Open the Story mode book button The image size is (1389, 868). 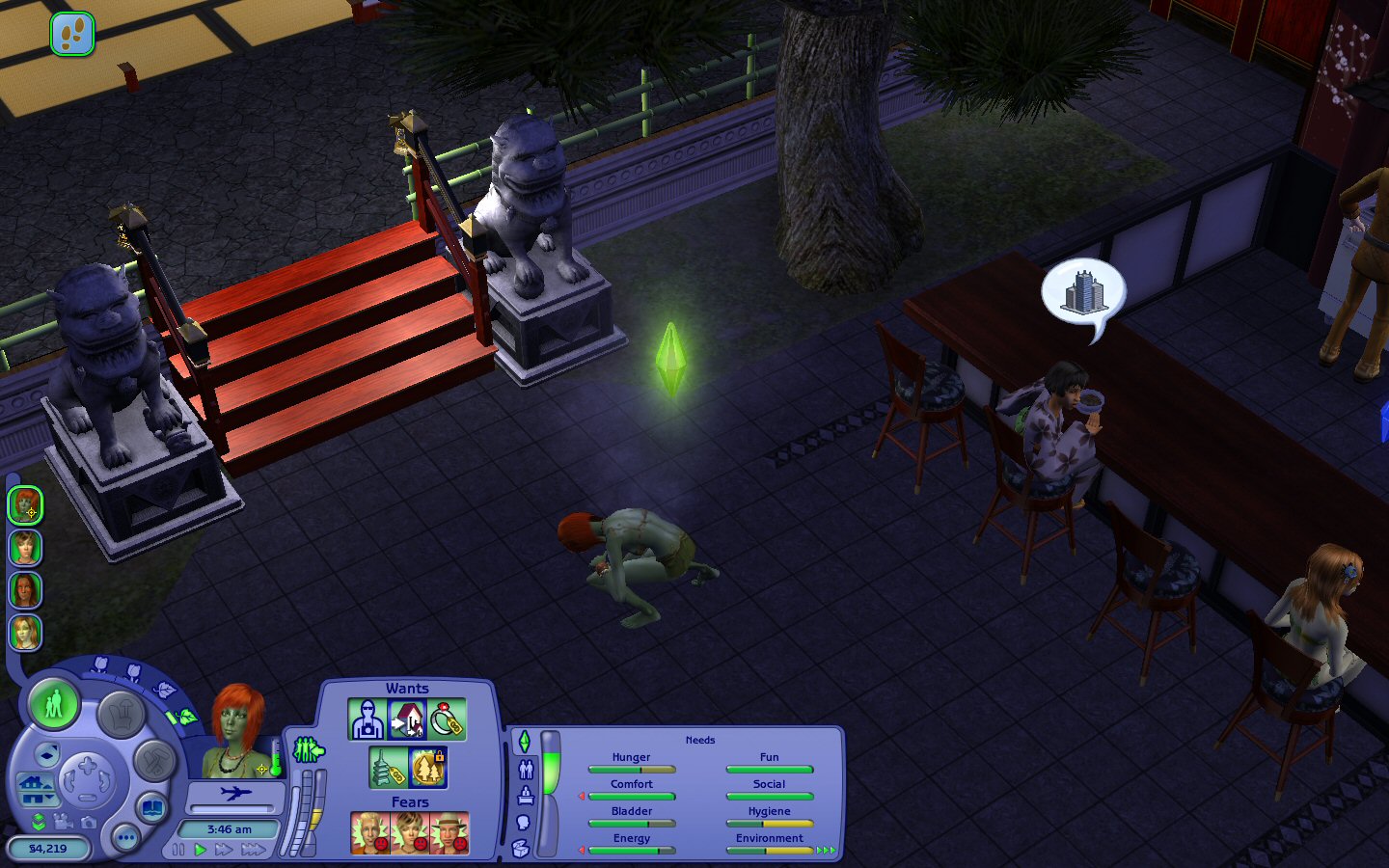coord(152,806)
